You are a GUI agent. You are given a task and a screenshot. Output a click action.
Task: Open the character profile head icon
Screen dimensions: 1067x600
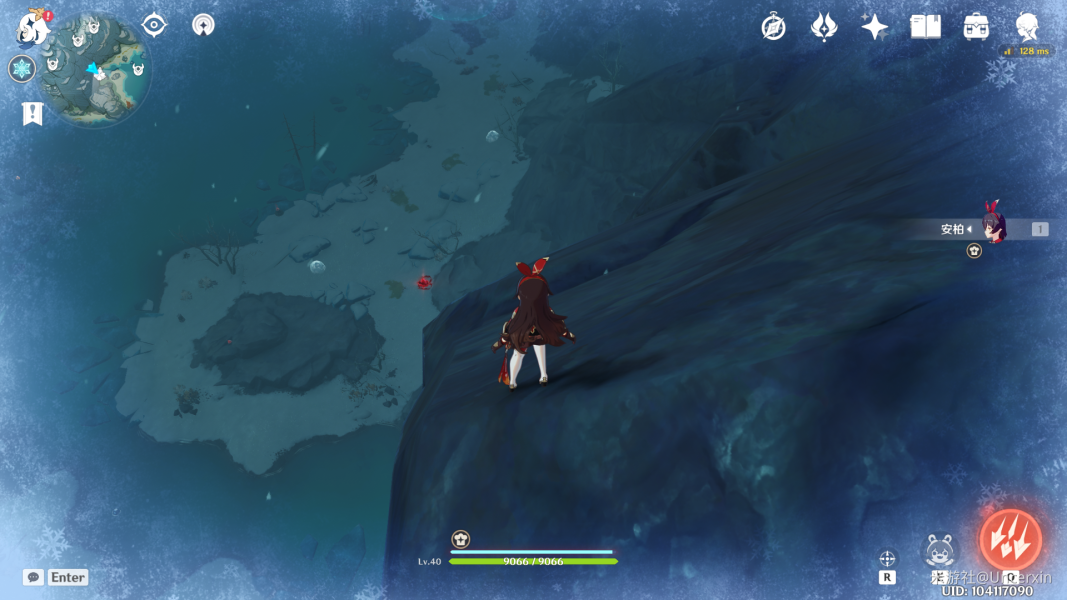(1027, 27)
